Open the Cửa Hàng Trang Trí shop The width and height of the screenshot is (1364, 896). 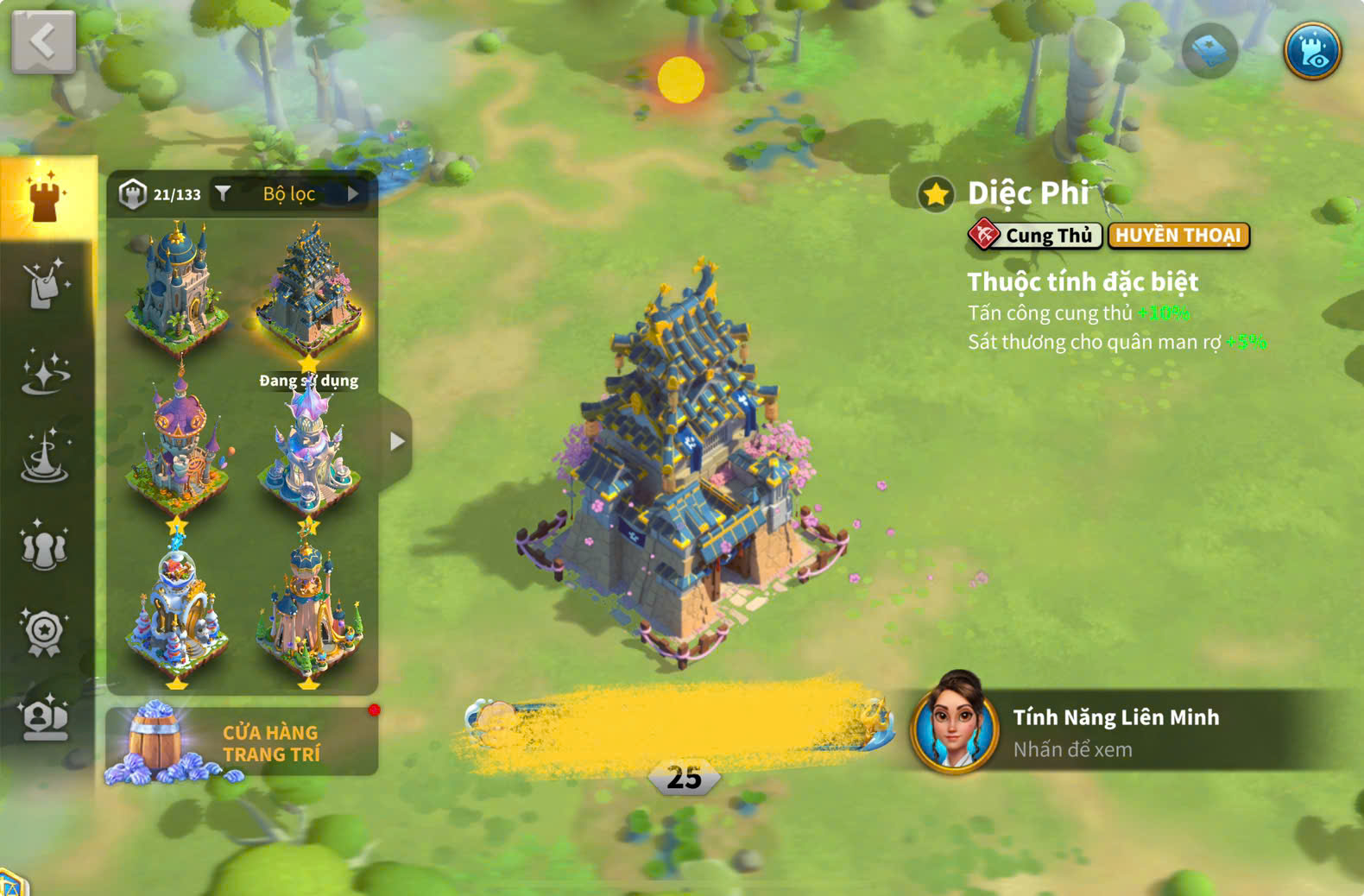[x=242, y=742]
